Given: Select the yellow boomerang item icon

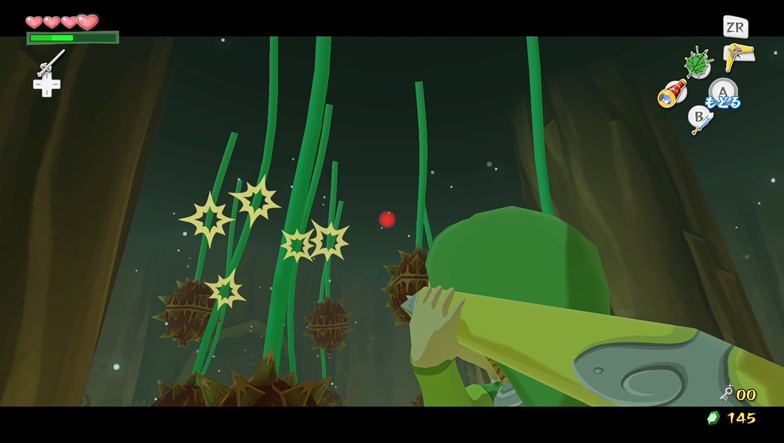Looking at the screenshot, I should [738, 56].
